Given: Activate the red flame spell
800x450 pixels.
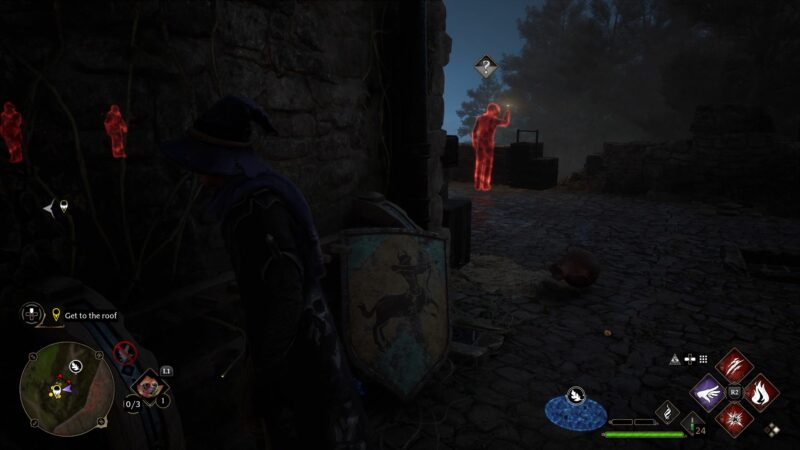Looking at the screenshot, I should (x=761, y=391).
